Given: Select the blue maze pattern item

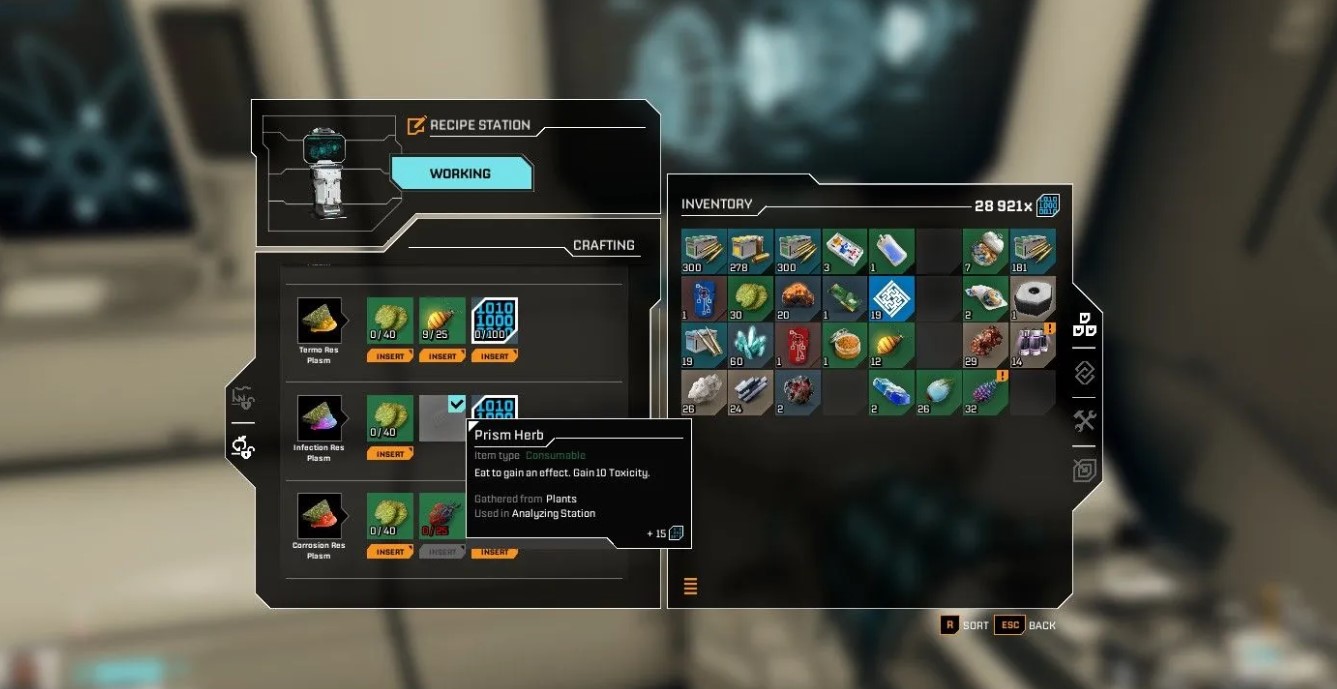Looking at the screenshot, I should click(x=892, y=298).
